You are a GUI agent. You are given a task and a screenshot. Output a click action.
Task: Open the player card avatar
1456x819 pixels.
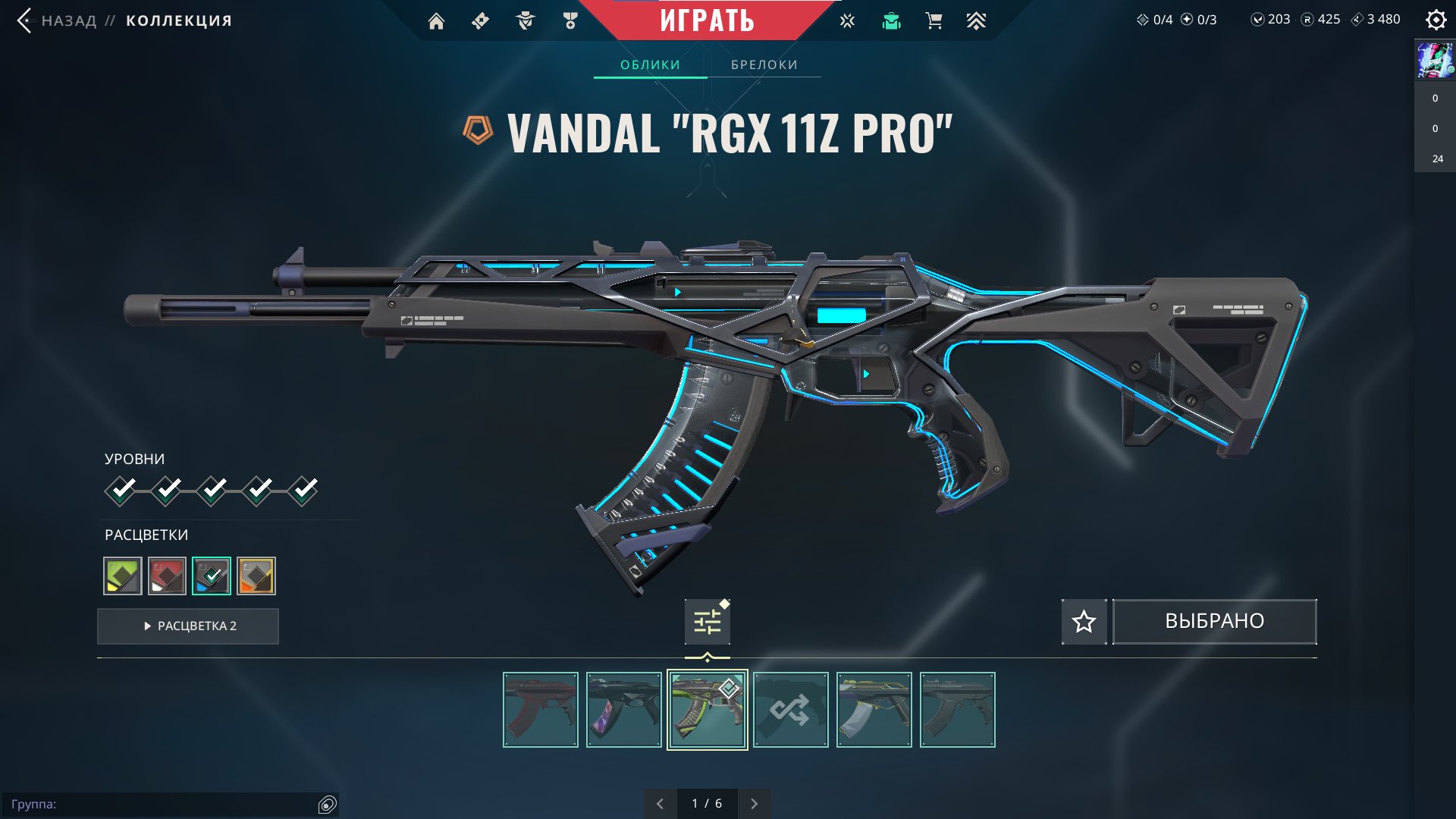click(x=1435, y=61)
